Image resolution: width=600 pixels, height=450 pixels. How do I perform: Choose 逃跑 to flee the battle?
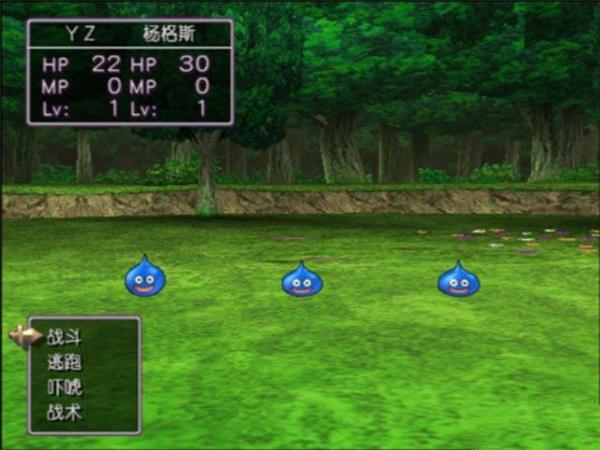point(64,362)
